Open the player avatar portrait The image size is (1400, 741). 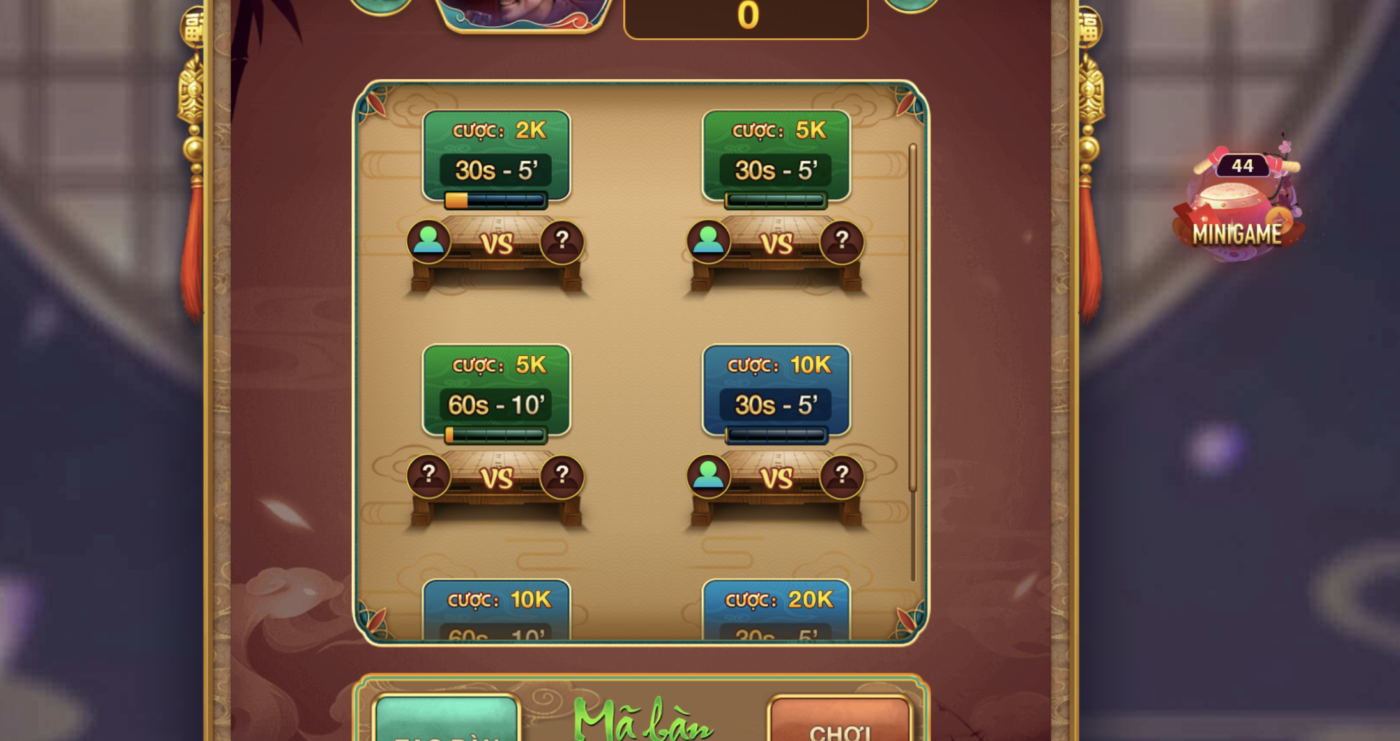tap(523, 14)
